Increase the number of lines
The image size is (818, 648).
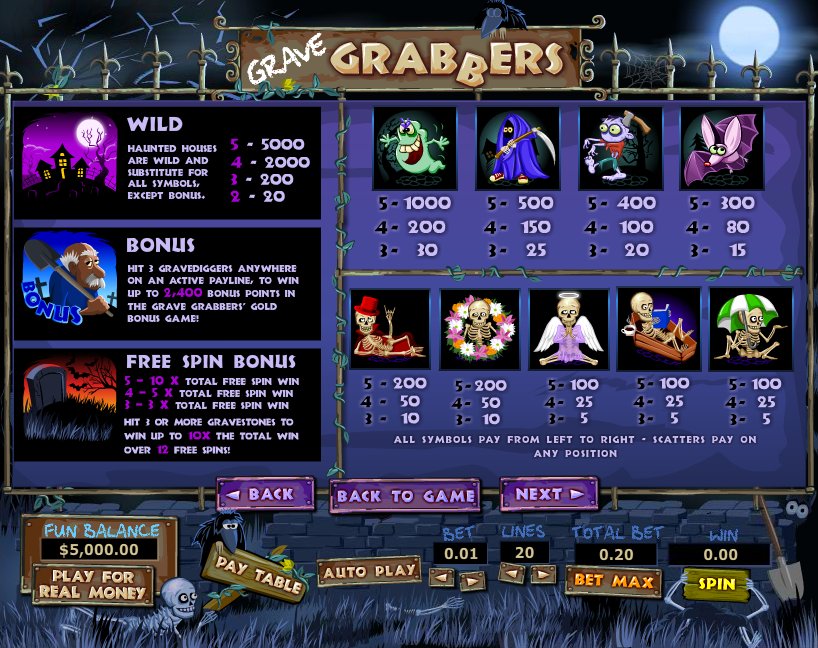point(543,575)
